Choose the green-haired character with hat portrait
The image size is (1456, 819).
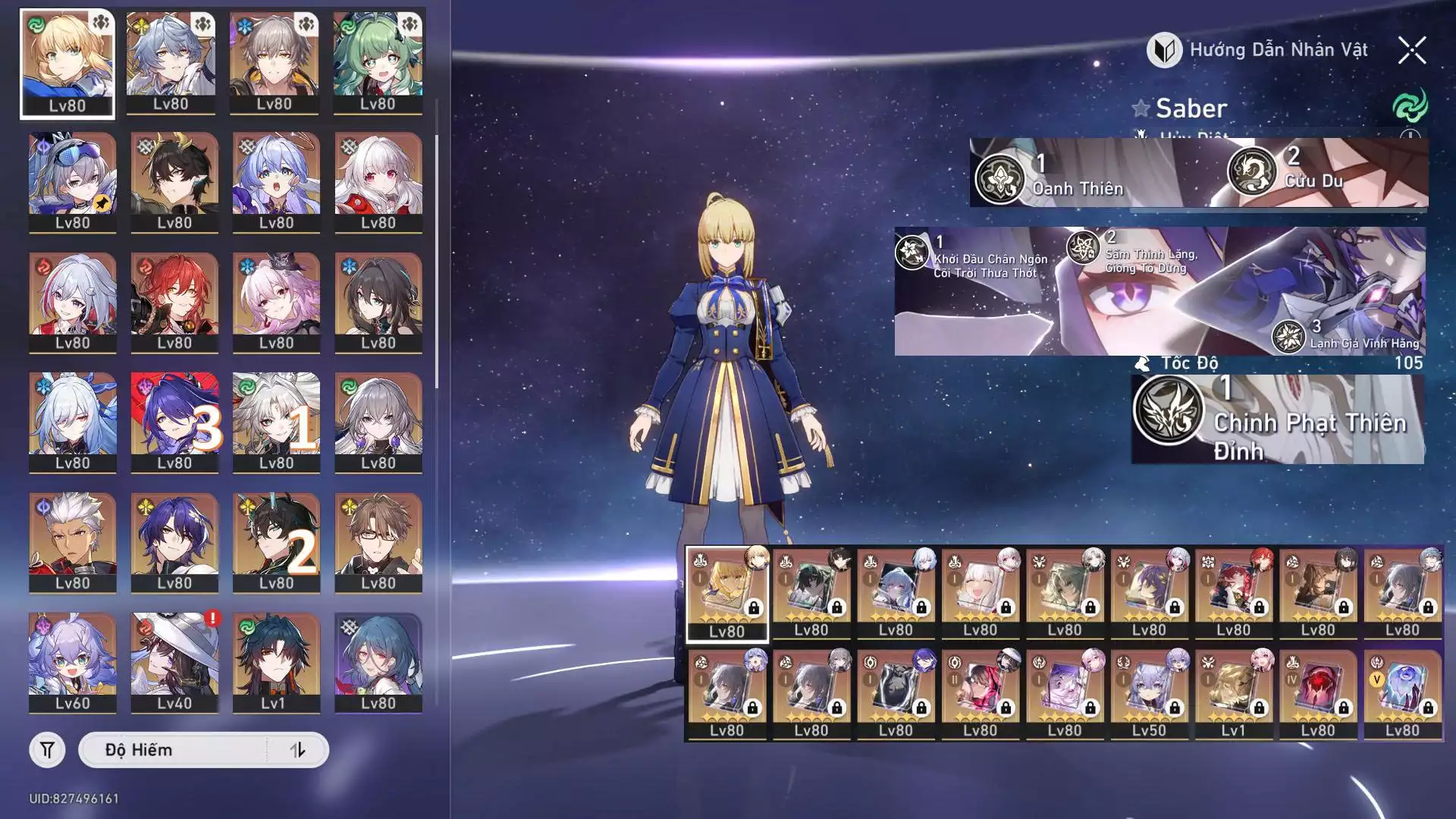coord(378,64)
